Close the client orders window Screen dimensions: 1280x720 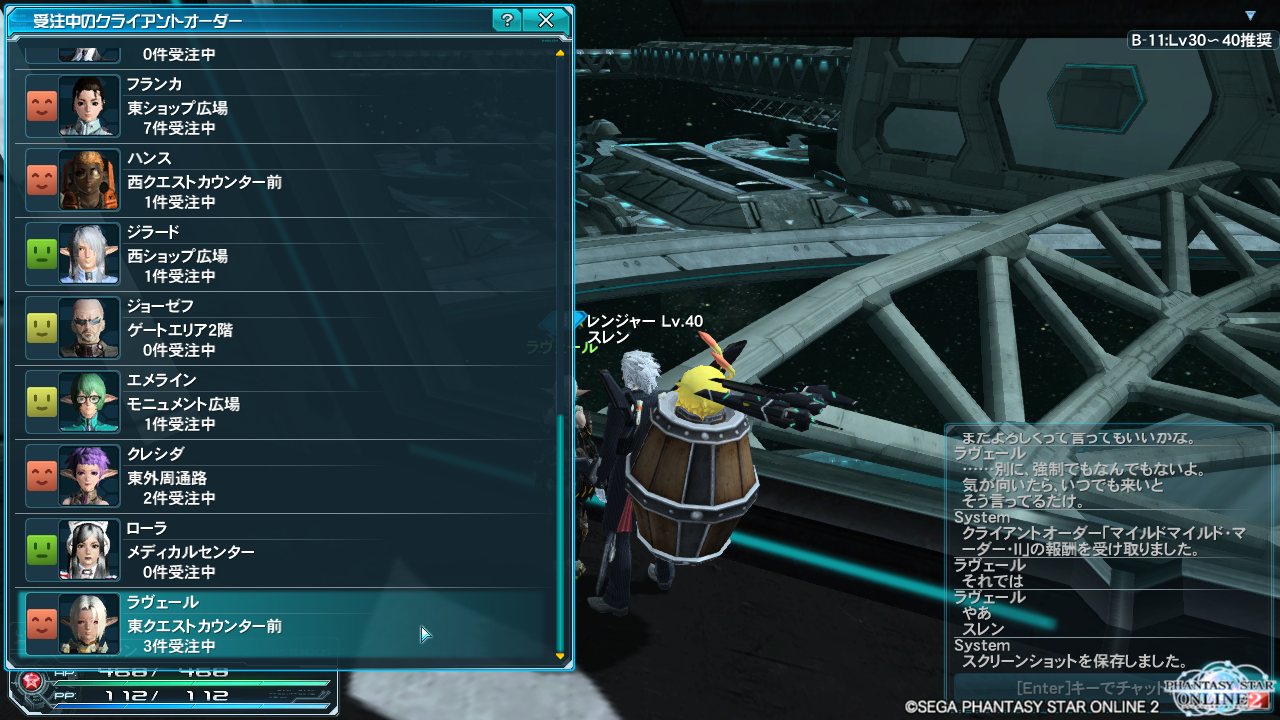[x=545, y=20]
